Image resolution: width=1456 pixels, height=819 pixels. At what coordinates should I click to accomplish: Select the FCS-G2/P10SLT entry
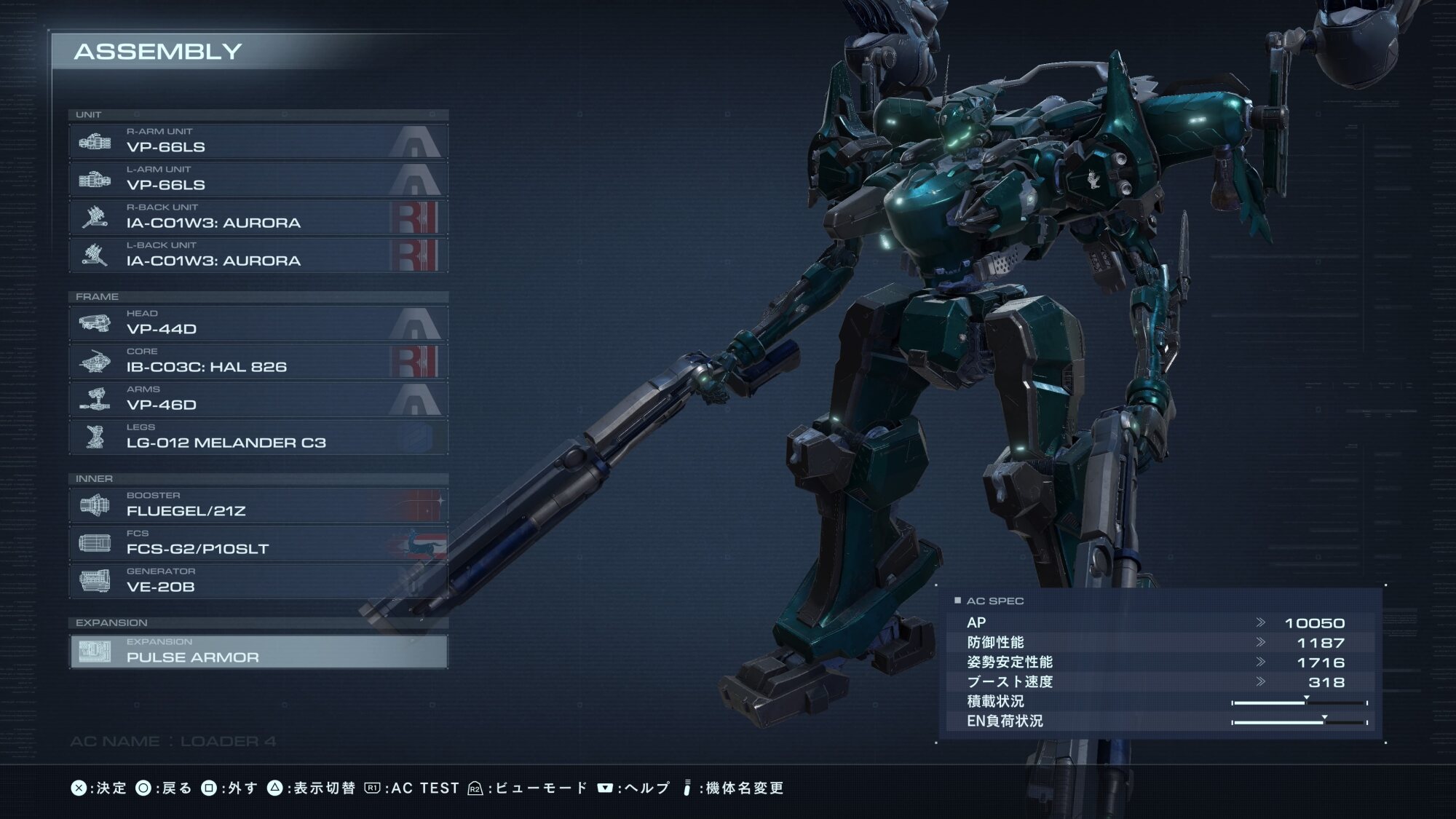[258, 543]
